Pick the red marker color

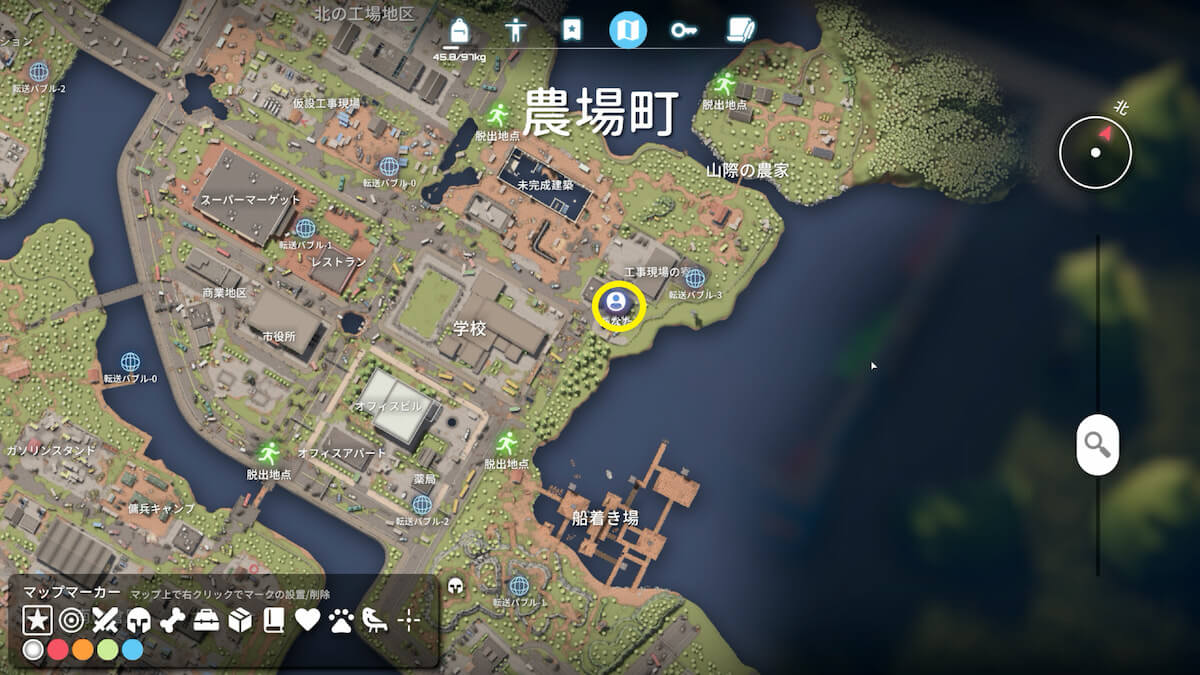58,650
